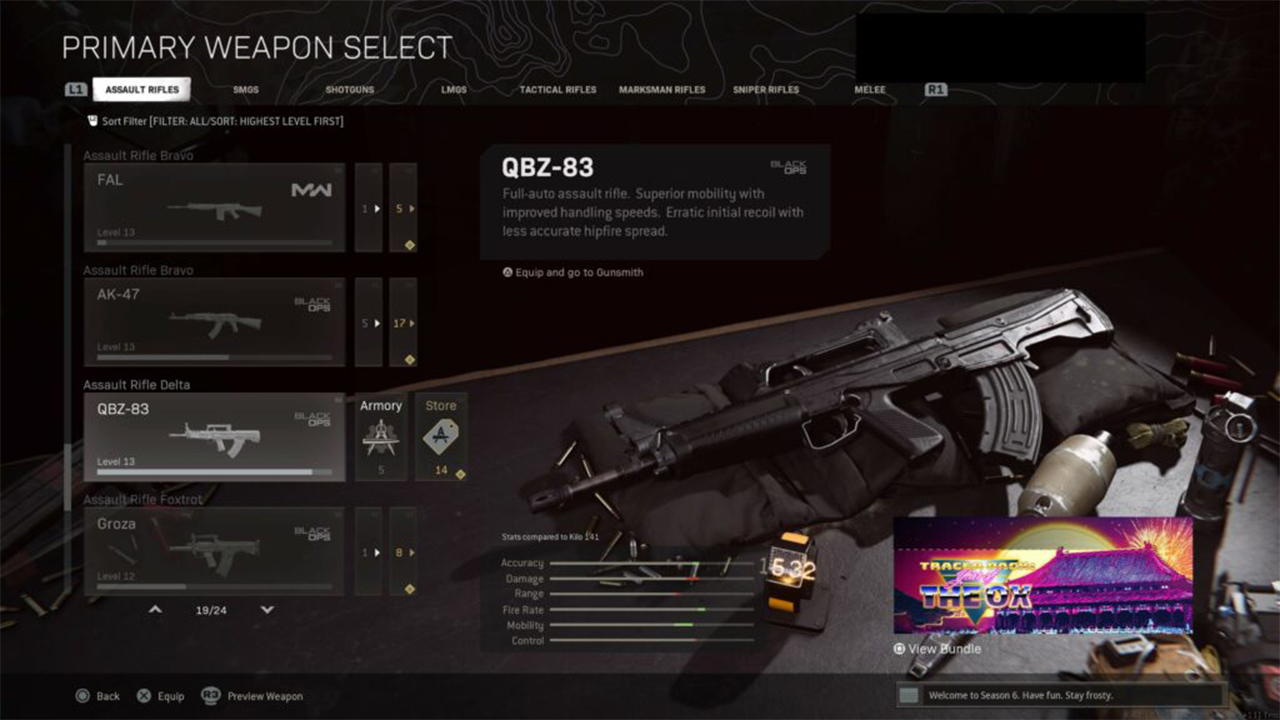Select the Assault Rifles tab
Viewport: 1280px width, 720px height.
pyautogui.click(x=142, y=90)
